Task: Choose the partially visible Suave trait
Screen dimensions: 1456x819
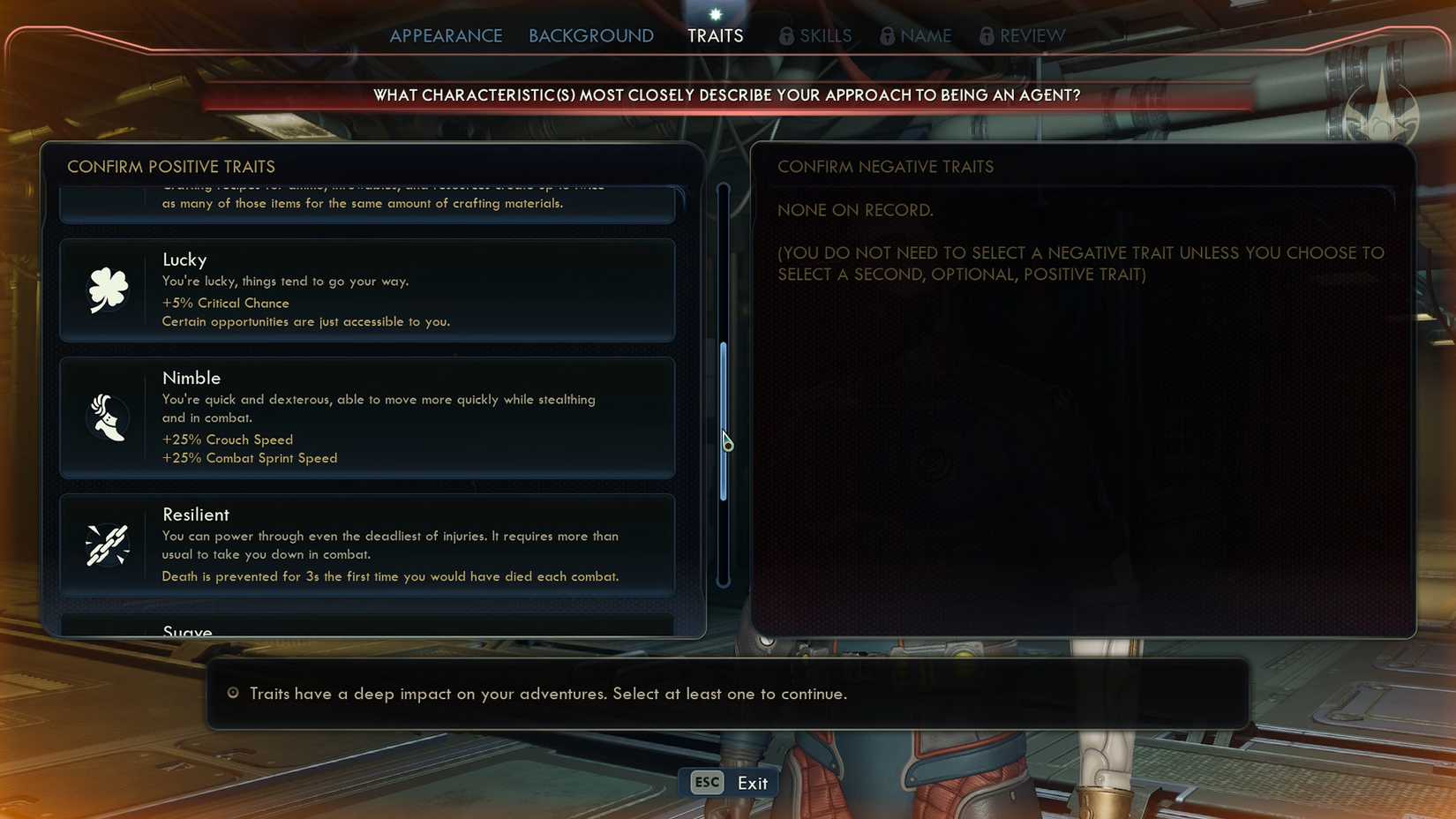Action: (x=367, y=627)
